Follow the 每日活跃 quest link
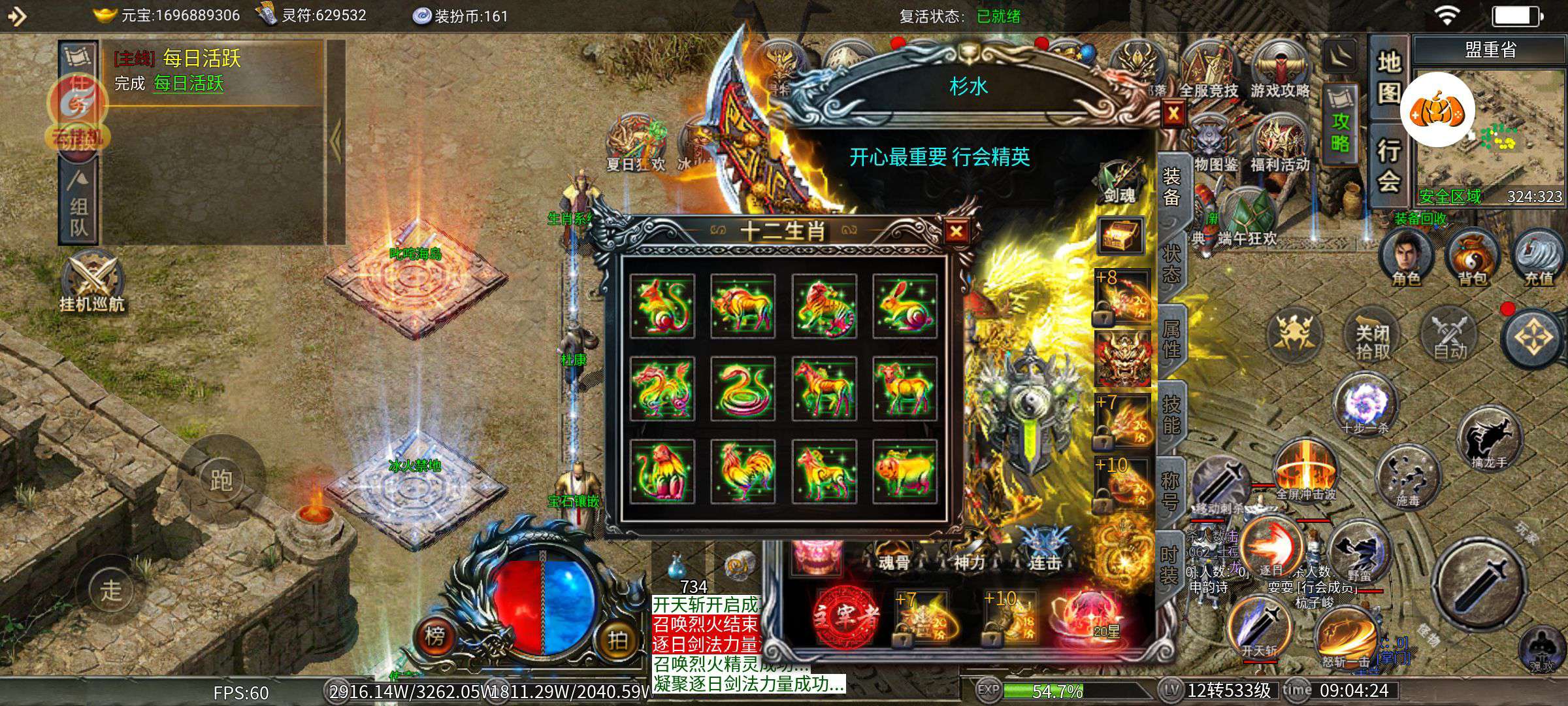The height and width of the screenshot is (706, 1568). click(189, 84)
